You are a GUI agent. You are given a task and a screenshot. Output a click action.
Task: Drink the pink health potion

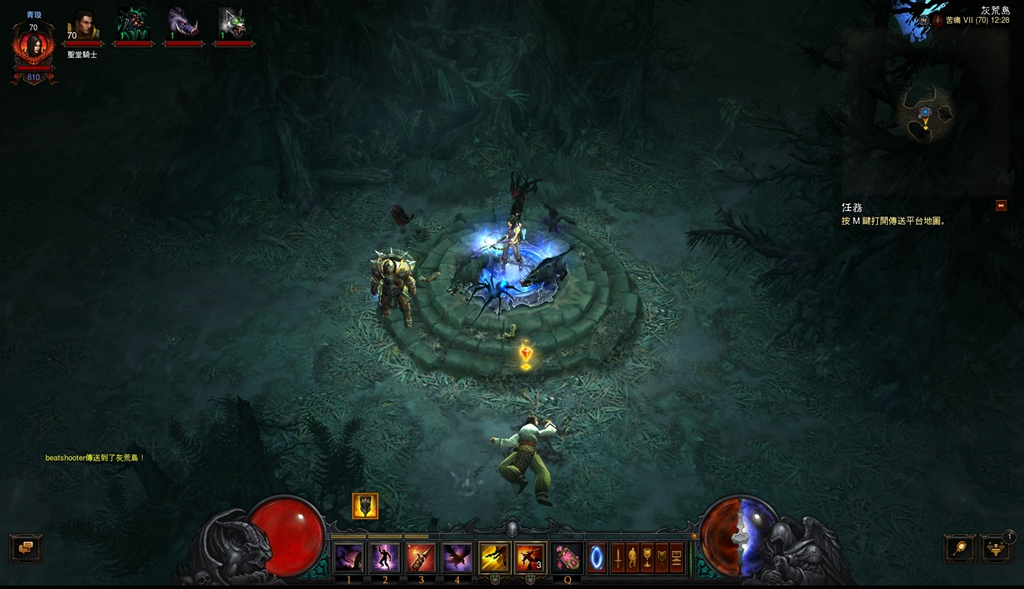point(567,557)
